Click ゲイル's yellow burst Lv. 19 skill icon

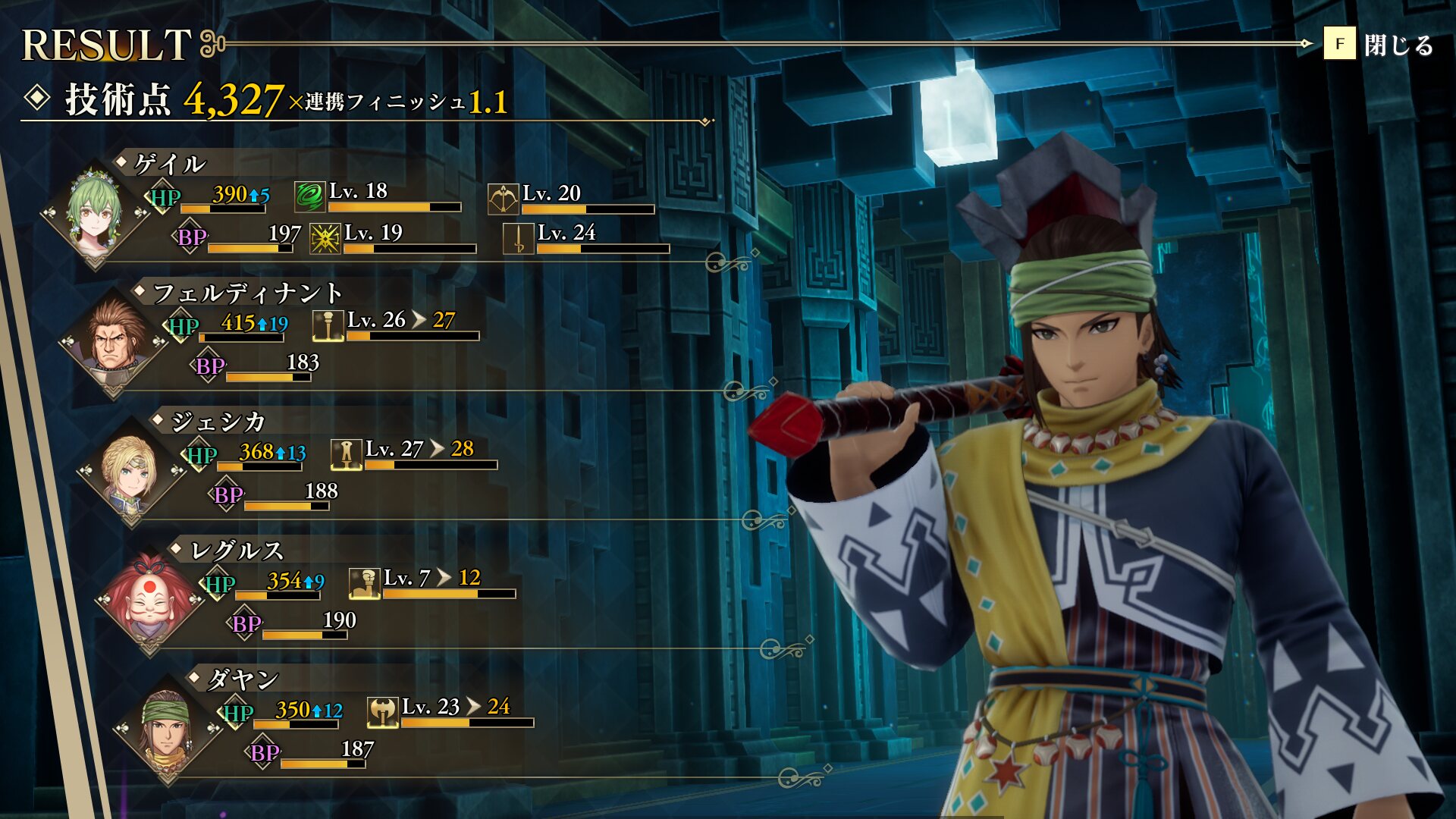[x=325, y=239]
